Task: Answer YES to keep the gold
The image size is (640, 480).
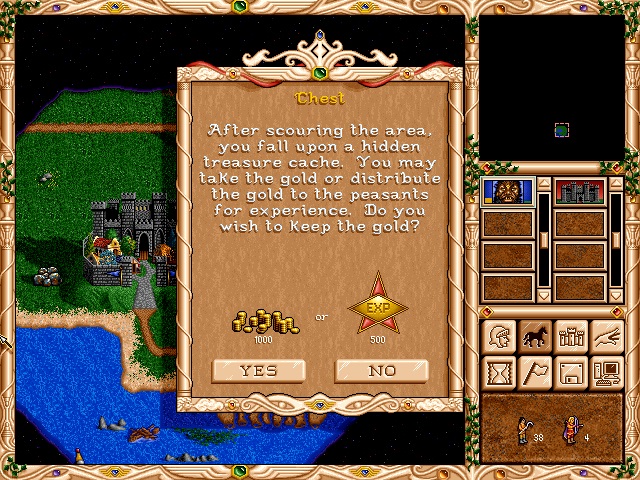Action: [258, 370]
